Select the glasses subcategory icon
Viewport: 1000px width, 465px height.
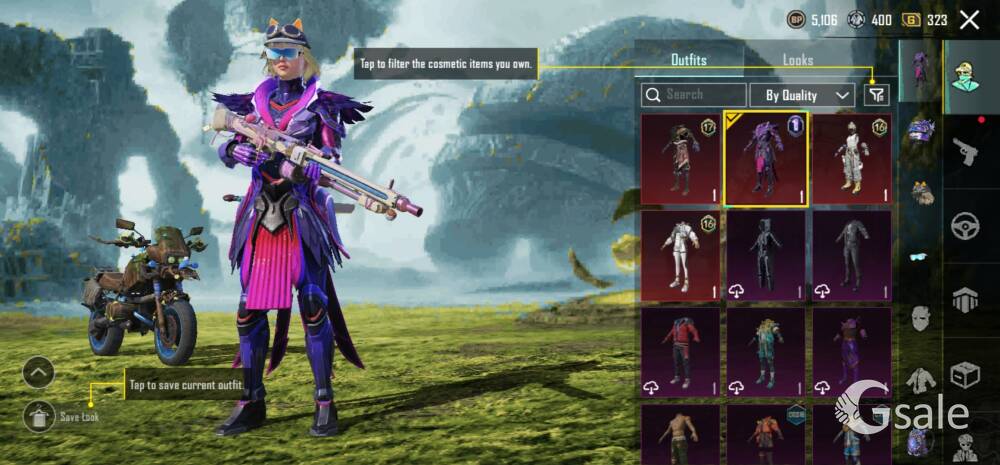pos(920,256)
